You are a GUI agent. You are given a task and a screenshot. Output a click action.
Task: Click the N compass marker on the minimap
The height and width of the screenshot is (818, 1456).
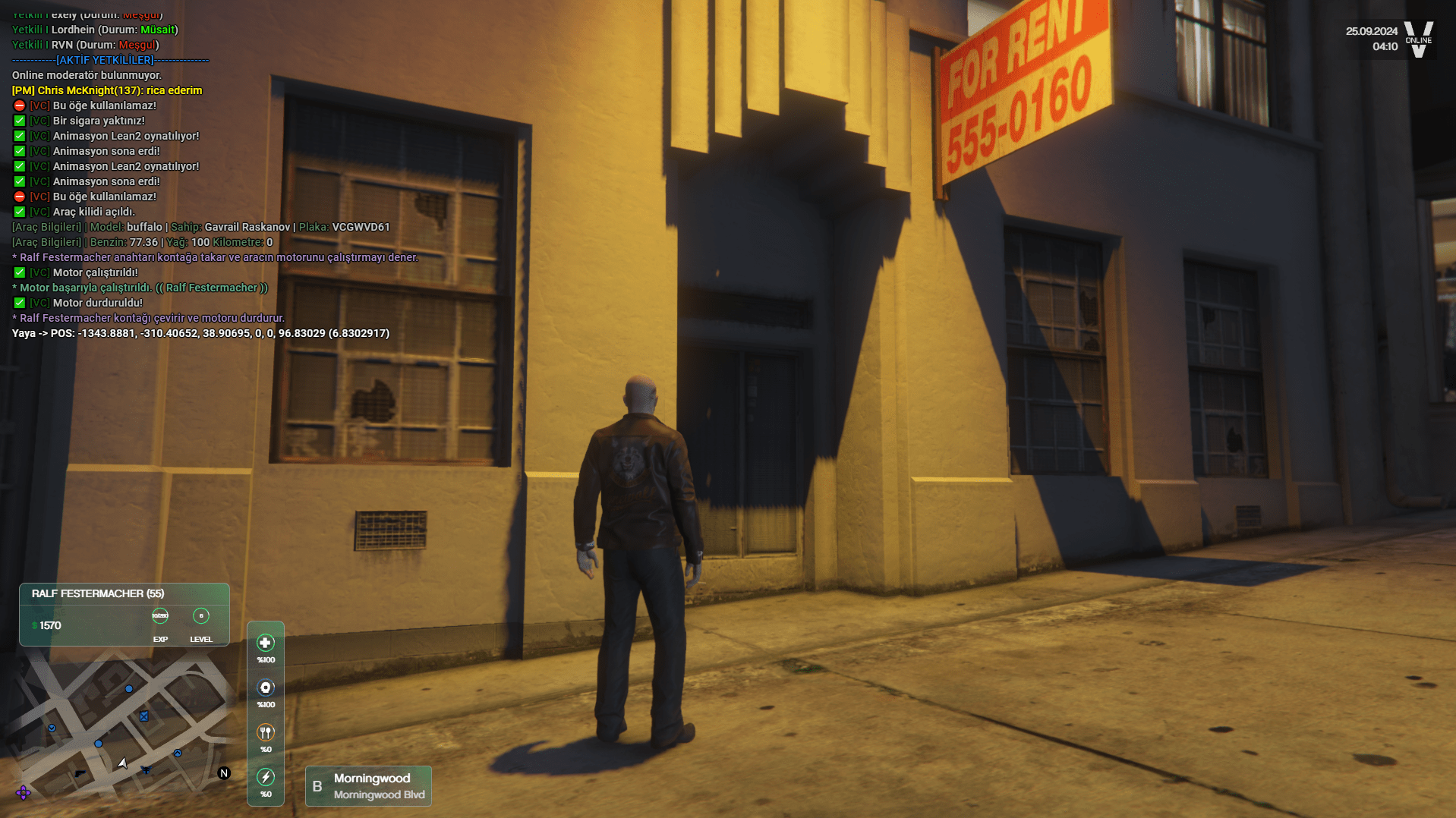coord(223,773)
